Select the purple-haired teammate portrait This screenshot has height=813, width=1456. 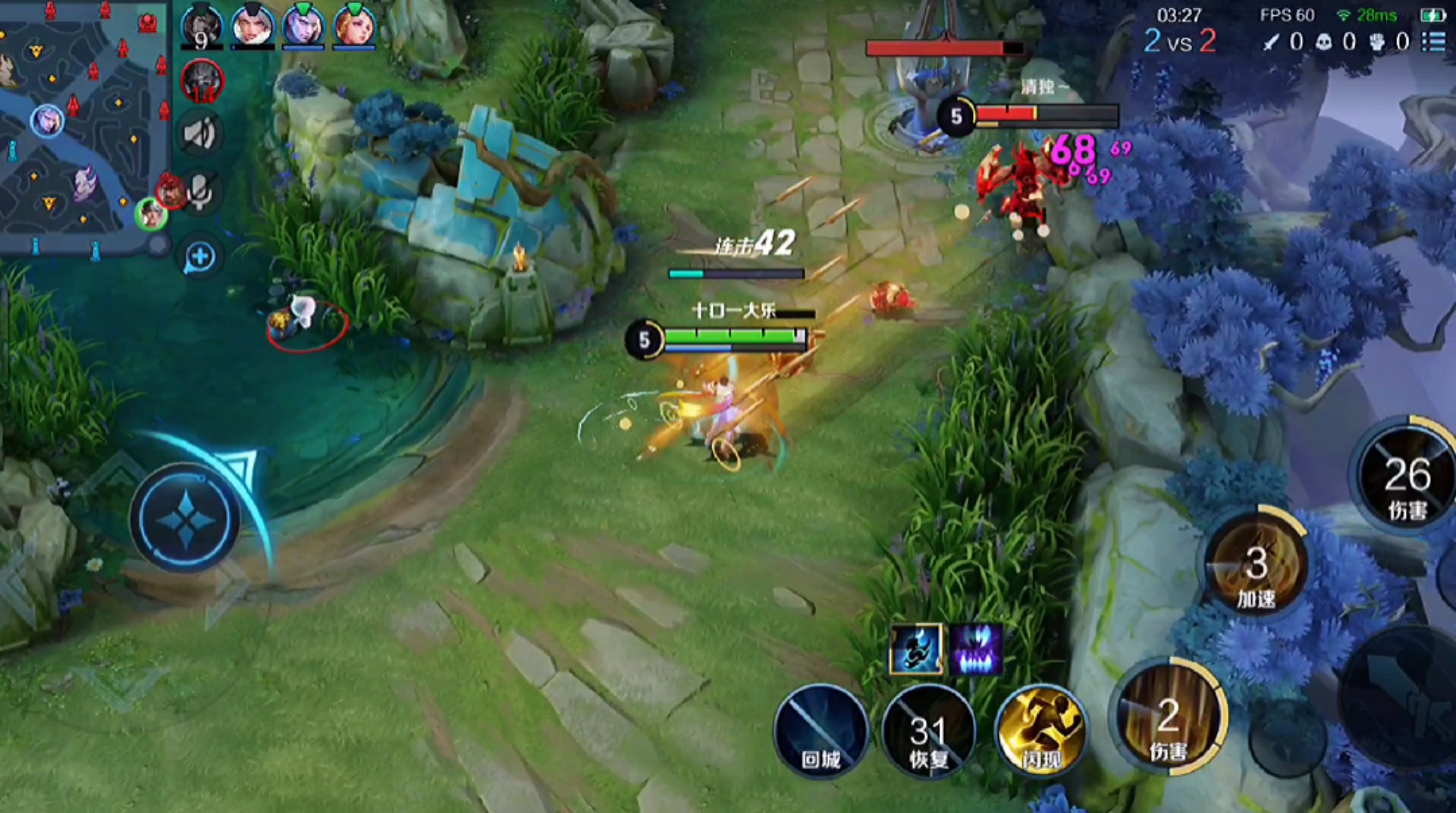pos(303,26)
